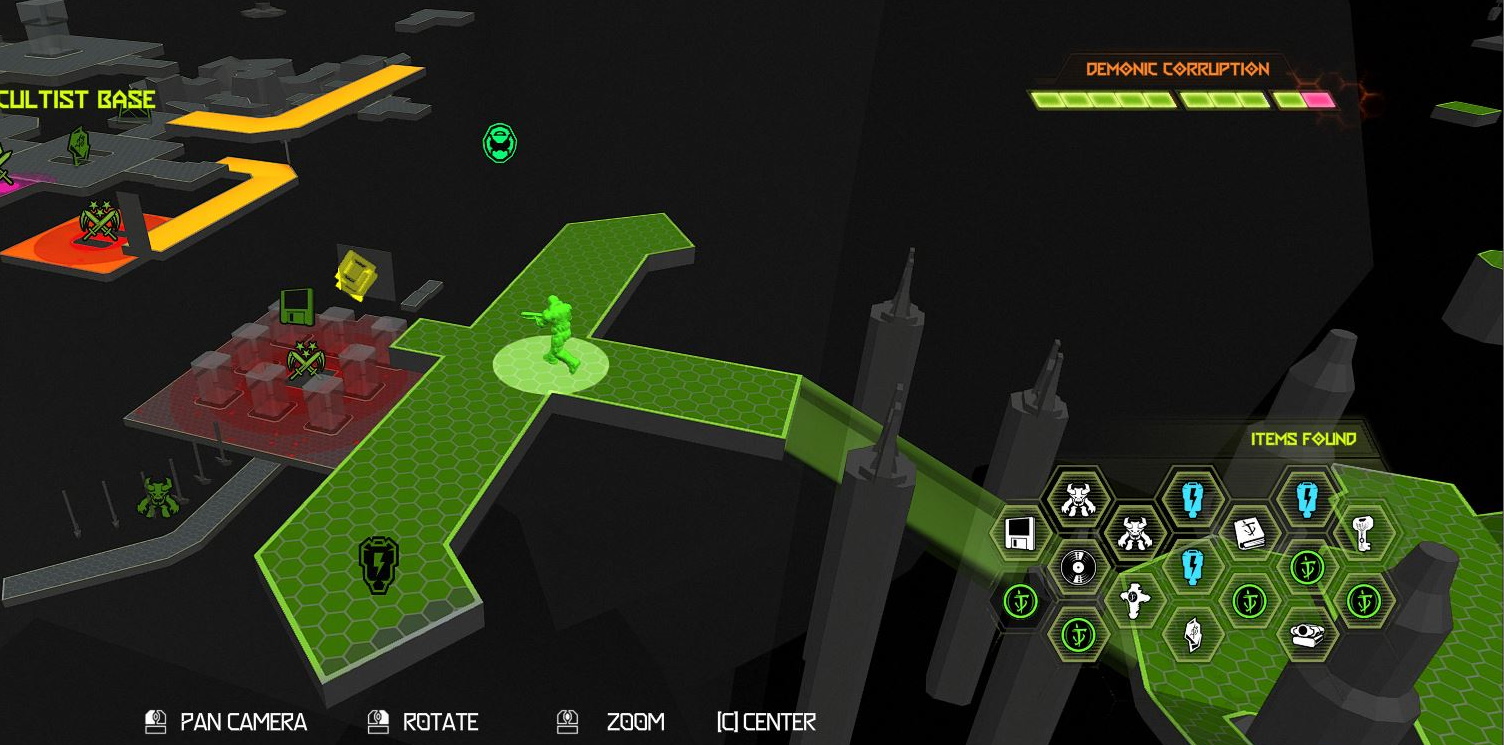Click the yellow cube map marker

pos(353,275)
